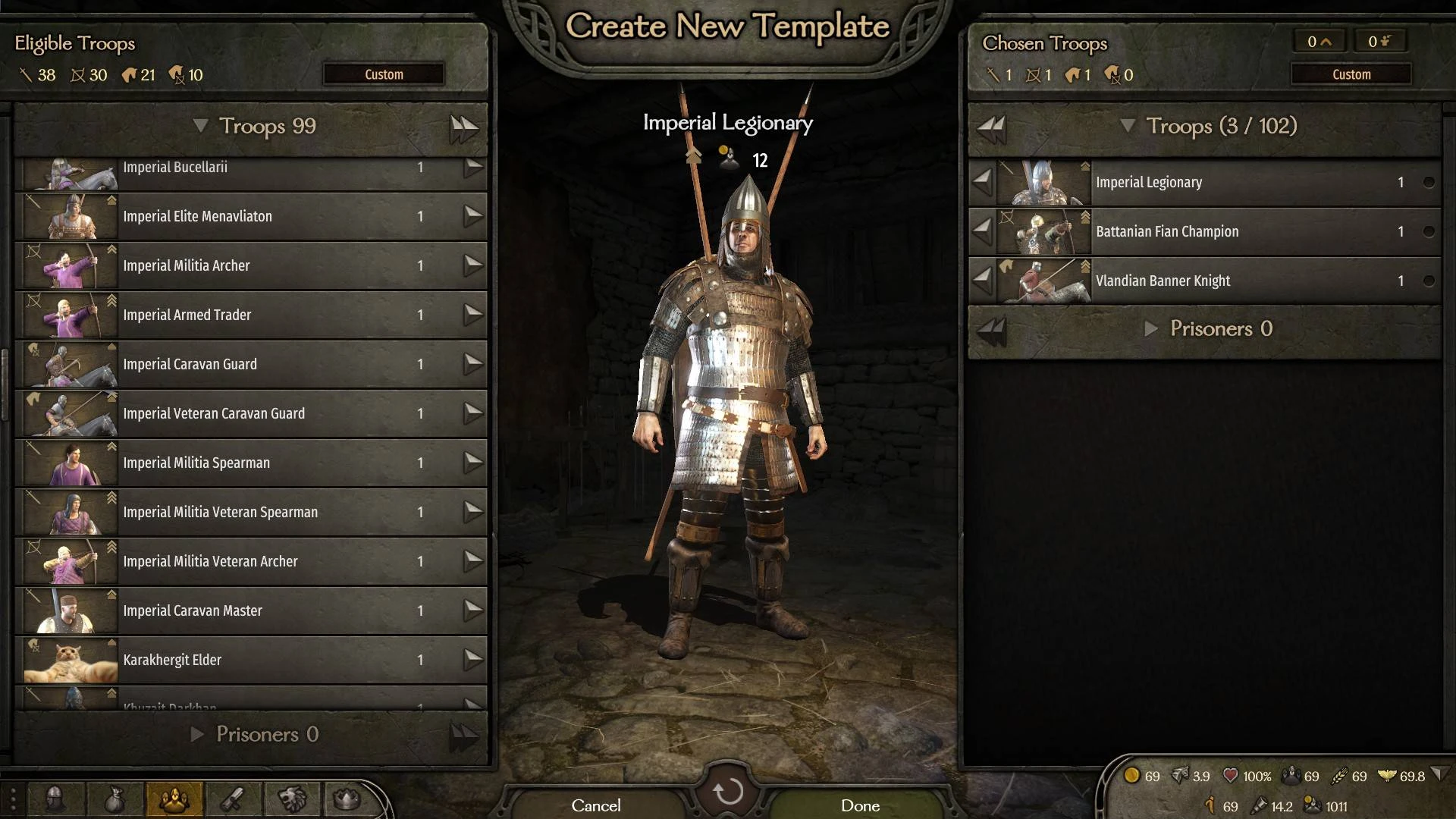The width and height of the screenshot is (1456, 819).
Task: Expand the Prisoners 0 section in the left panel
Action: coord(198,734)
